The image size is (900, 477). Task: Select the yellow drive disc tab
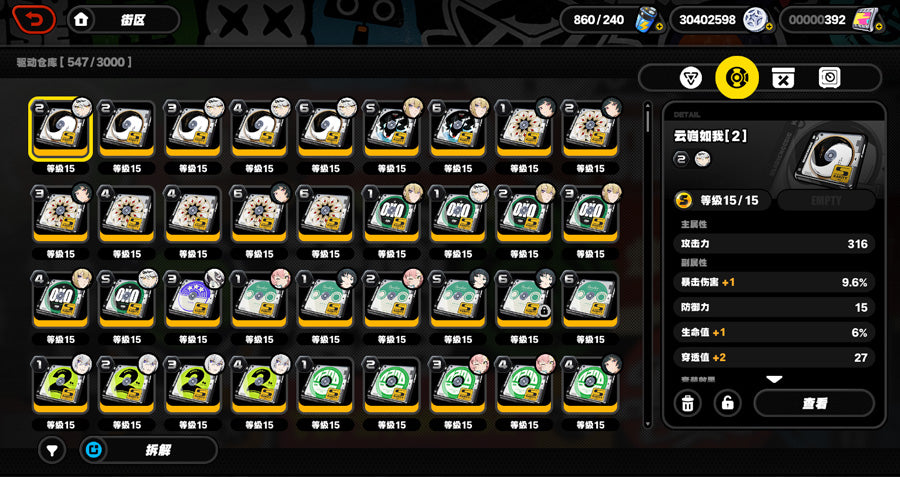pyautogui.click(x=736, y=78)
